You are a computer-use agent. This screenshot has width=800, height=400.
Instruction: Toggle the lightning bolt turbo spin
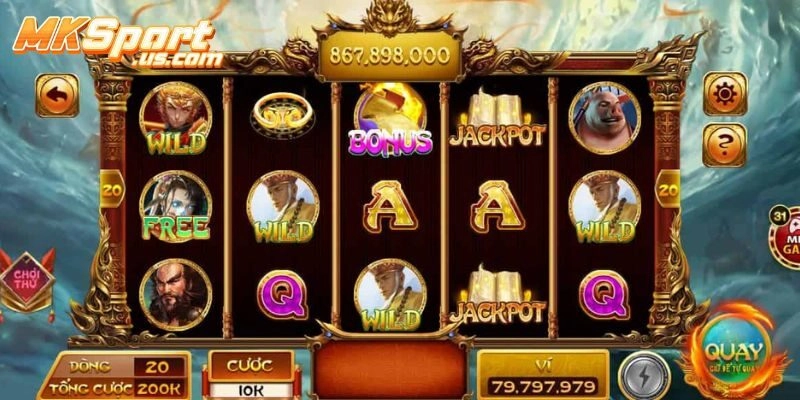coord(643,378)
